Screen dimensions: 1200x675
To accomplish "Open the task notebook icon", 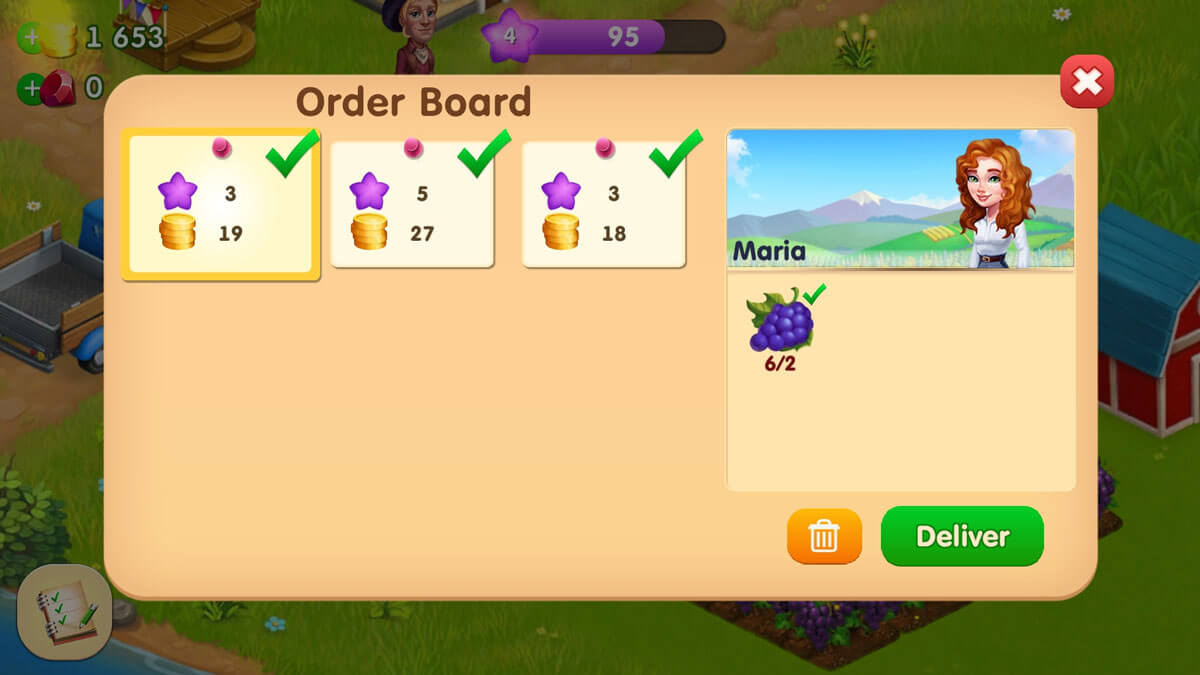I will pos(65,612).
